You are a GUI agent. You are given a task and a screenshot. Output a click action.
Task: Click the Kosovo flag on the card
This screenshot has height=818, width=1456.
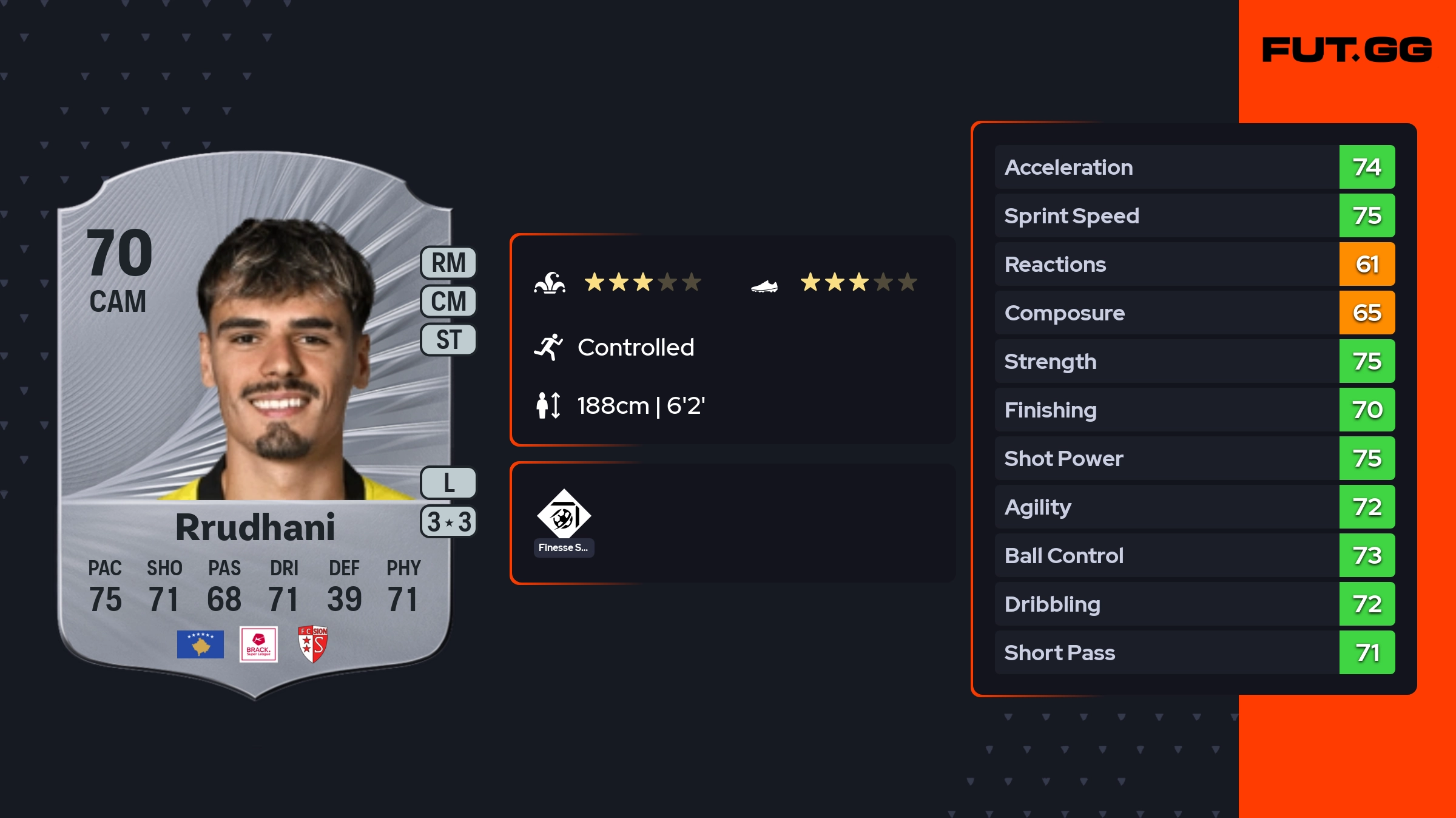click(x=200, y=644)
